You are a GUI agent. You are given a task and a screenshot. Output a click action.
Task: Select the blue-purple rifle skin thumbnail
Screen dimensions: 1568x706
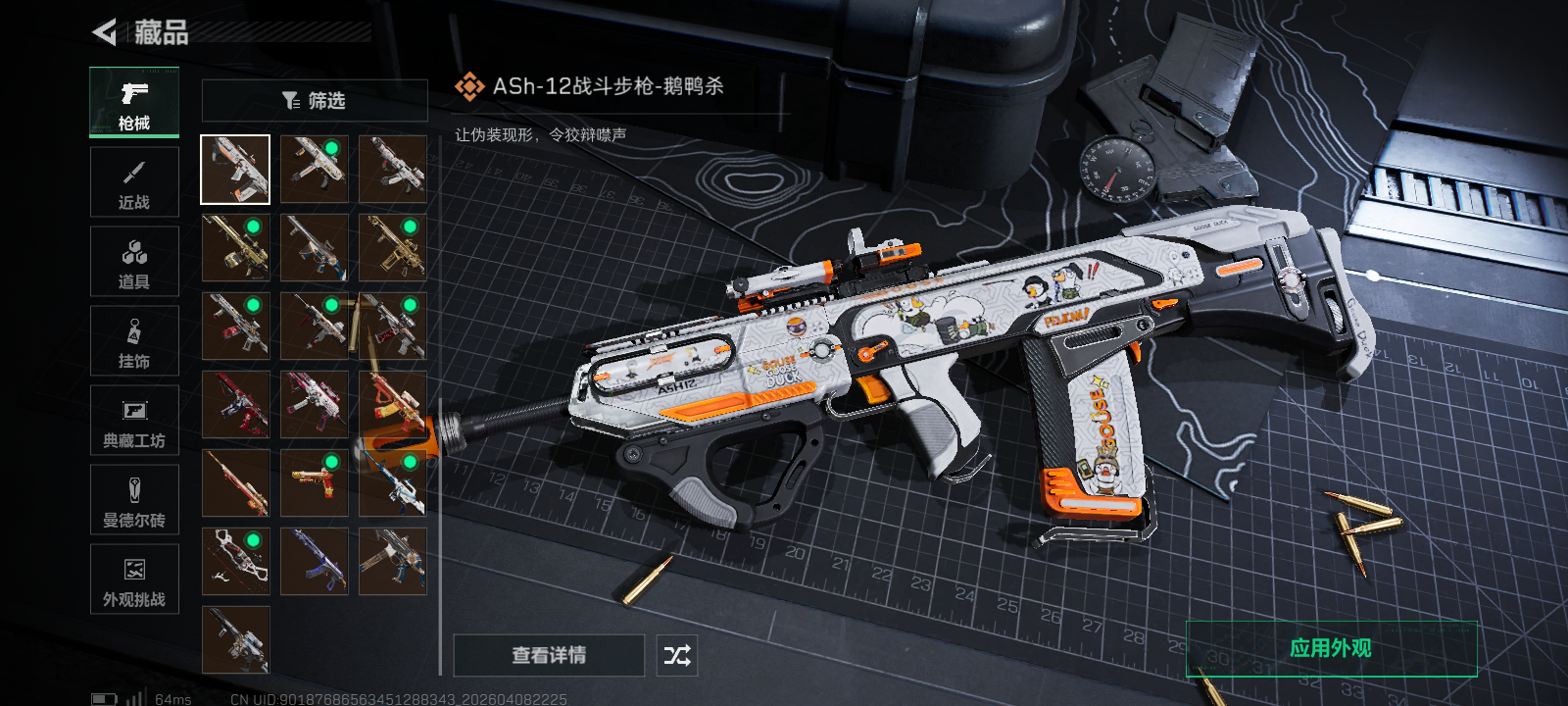pos(314,562)
